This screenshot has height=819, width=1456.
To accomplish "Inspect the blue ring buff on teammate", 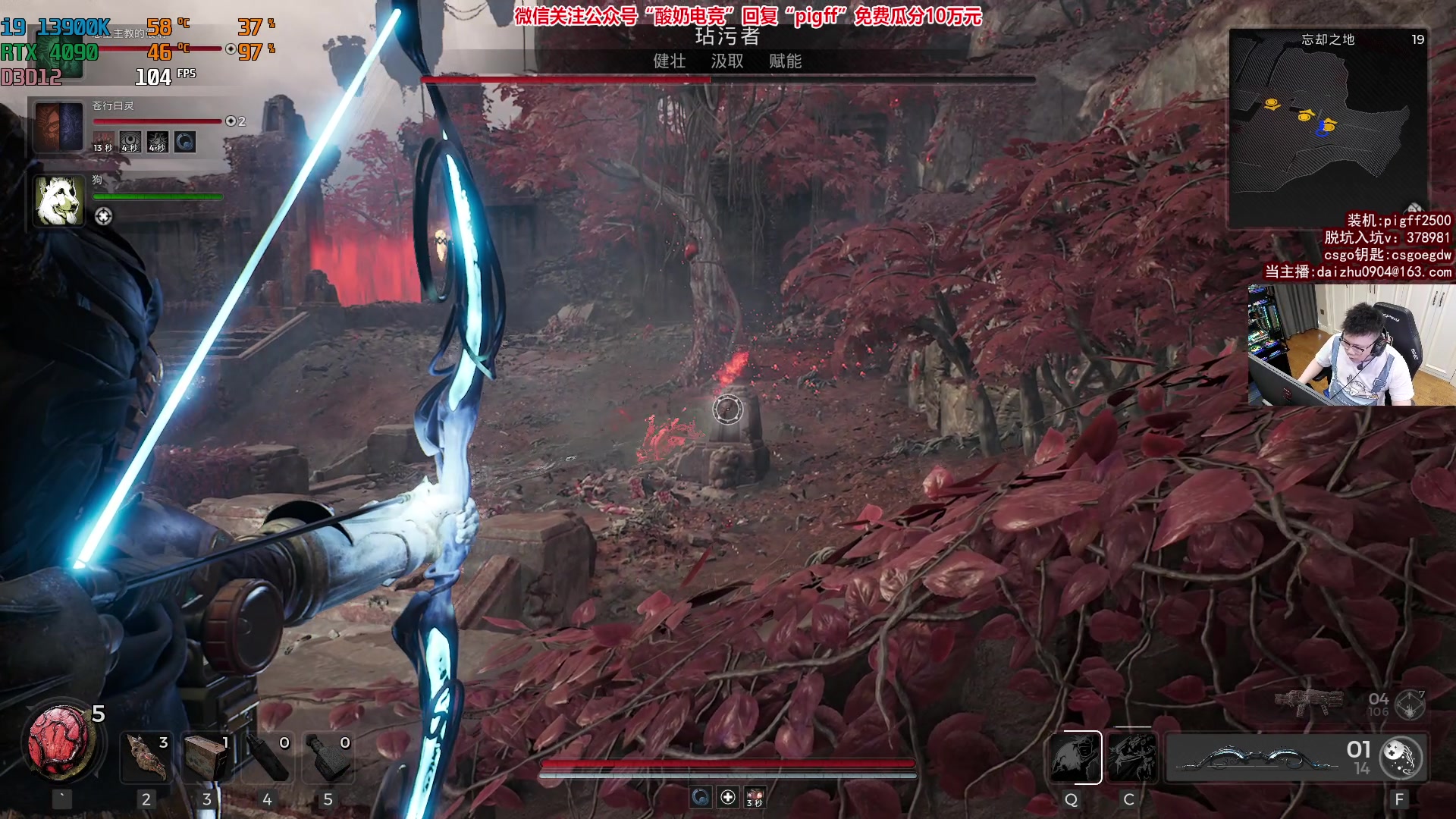I will click(185, 142).
